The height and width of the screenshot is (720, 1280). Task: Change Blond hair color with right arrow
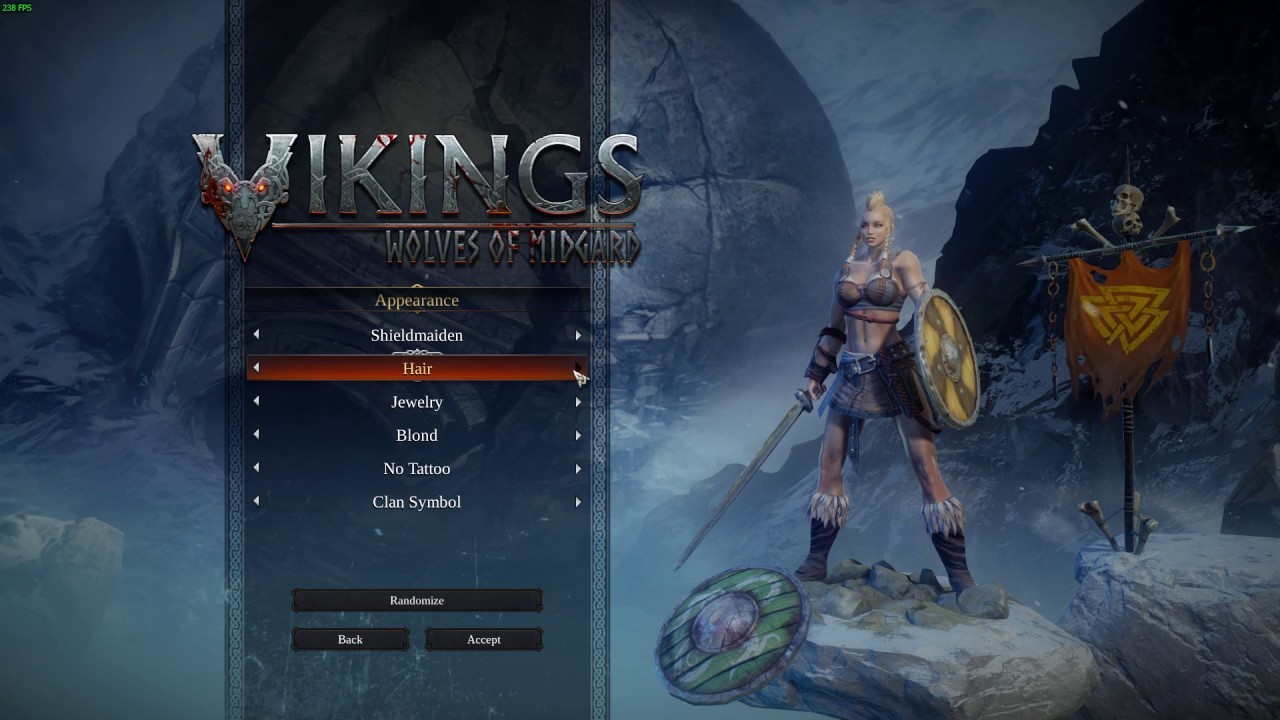point(578,435)
